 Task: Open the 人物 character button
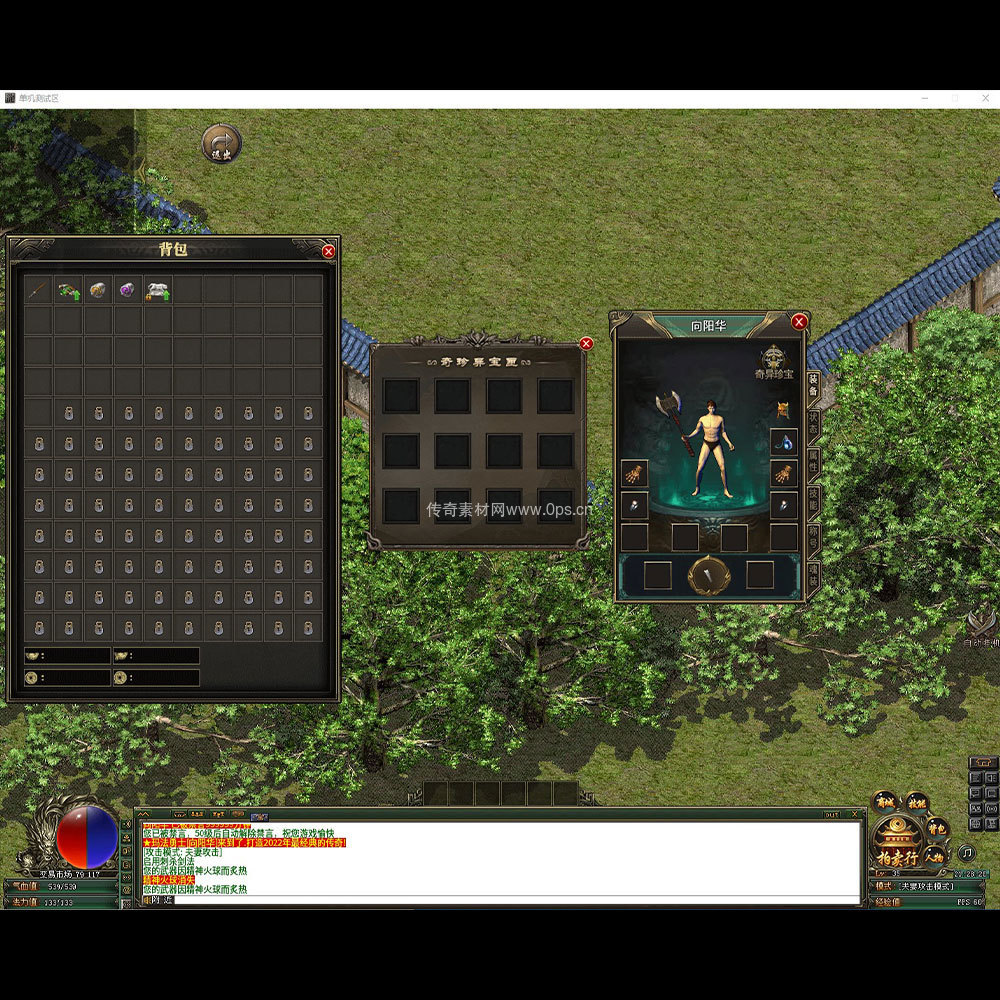934,855
